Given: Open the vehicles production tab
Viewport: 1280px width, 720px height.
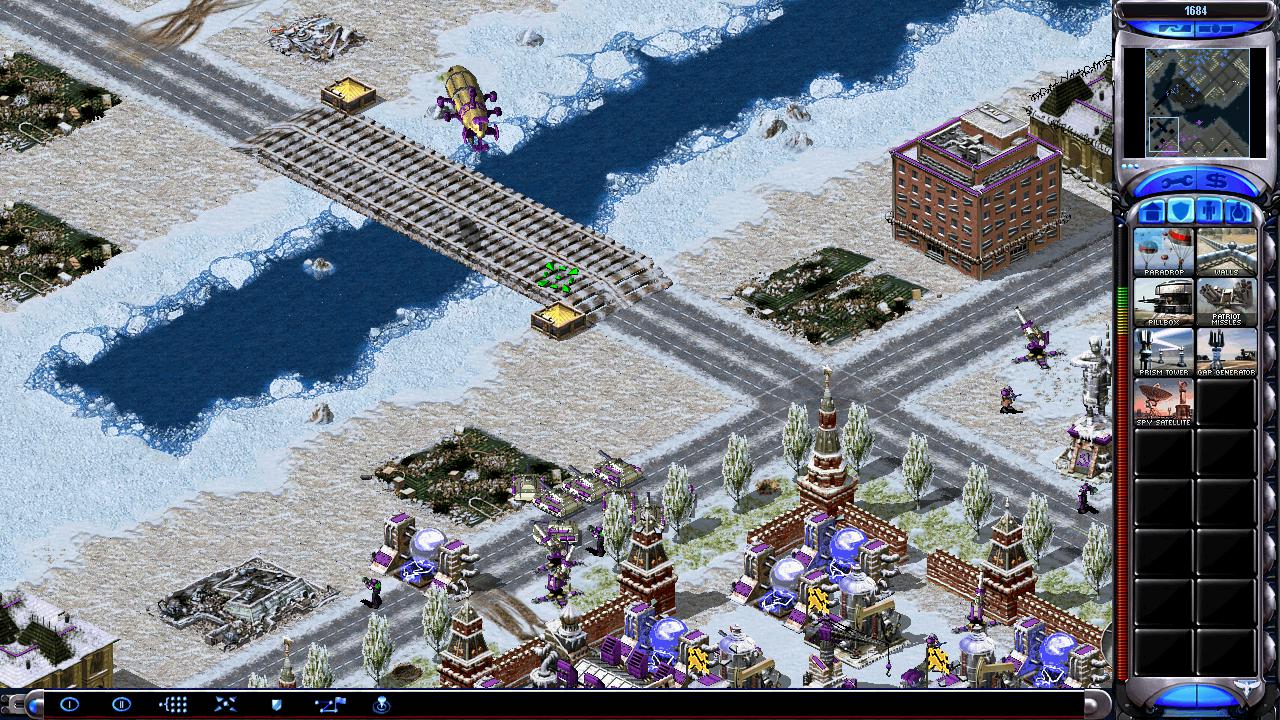Looking at the screenshot, I should coord(1238,212).
